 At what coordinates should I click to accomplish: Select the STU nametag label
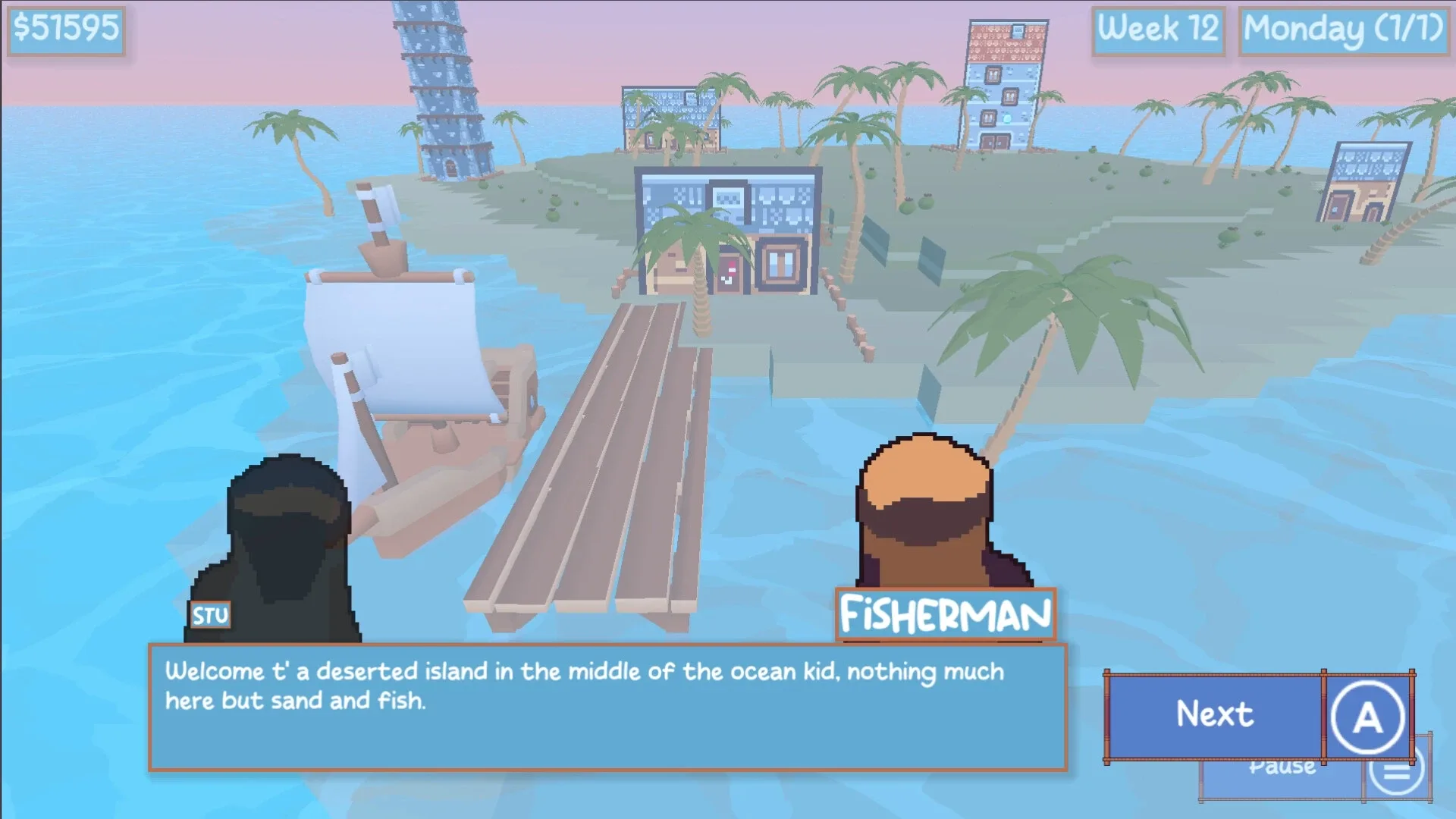[x=211, y=616]
